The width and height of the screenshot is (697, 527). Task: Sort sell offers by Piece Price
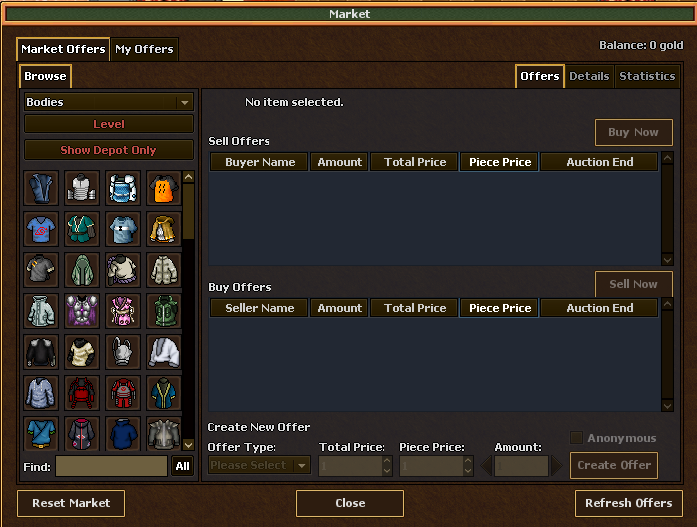[499, 162]
